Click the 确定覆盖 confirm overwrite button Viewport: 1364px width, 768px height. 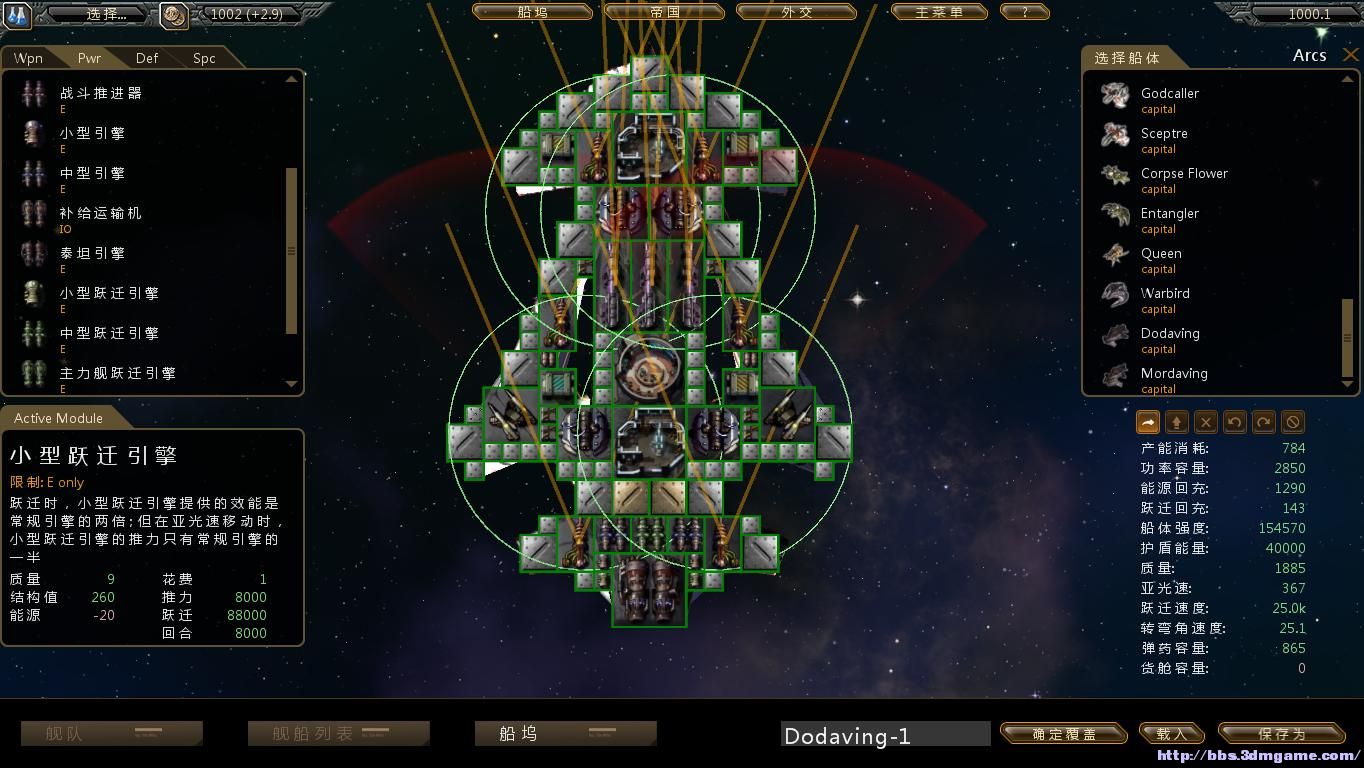(1063, 734)
